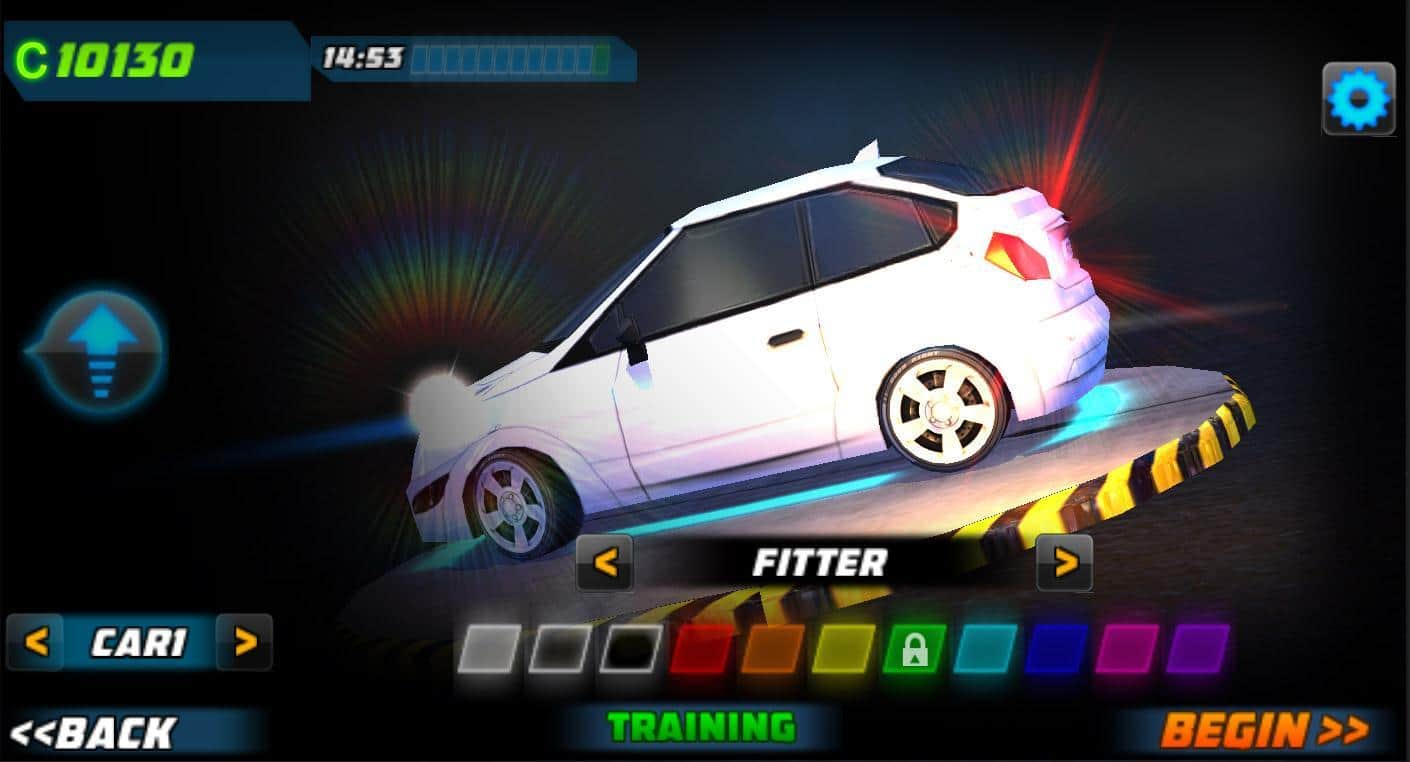Choose the orange paint color

click(772, 649)
